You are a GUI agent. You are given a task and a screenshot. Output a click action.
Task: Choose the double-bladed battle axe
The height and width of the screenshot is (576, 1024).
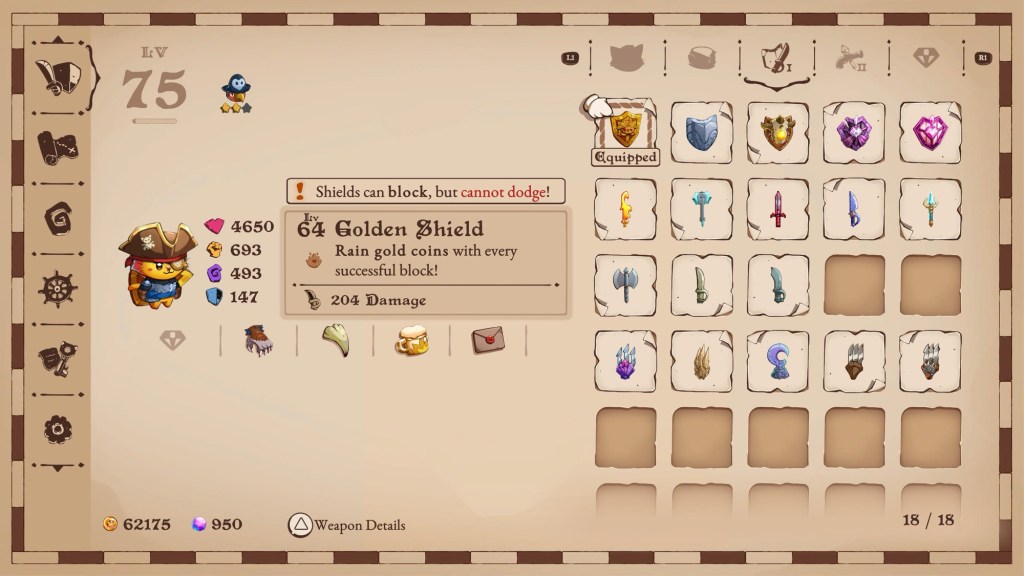626,285
